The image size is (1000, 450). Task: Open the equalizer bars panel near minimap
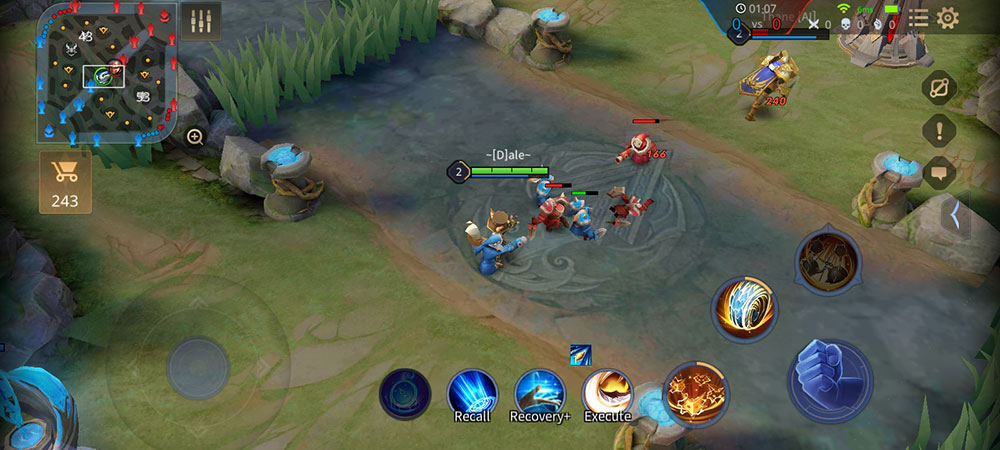pyautogui.click(x=203, y=22)
